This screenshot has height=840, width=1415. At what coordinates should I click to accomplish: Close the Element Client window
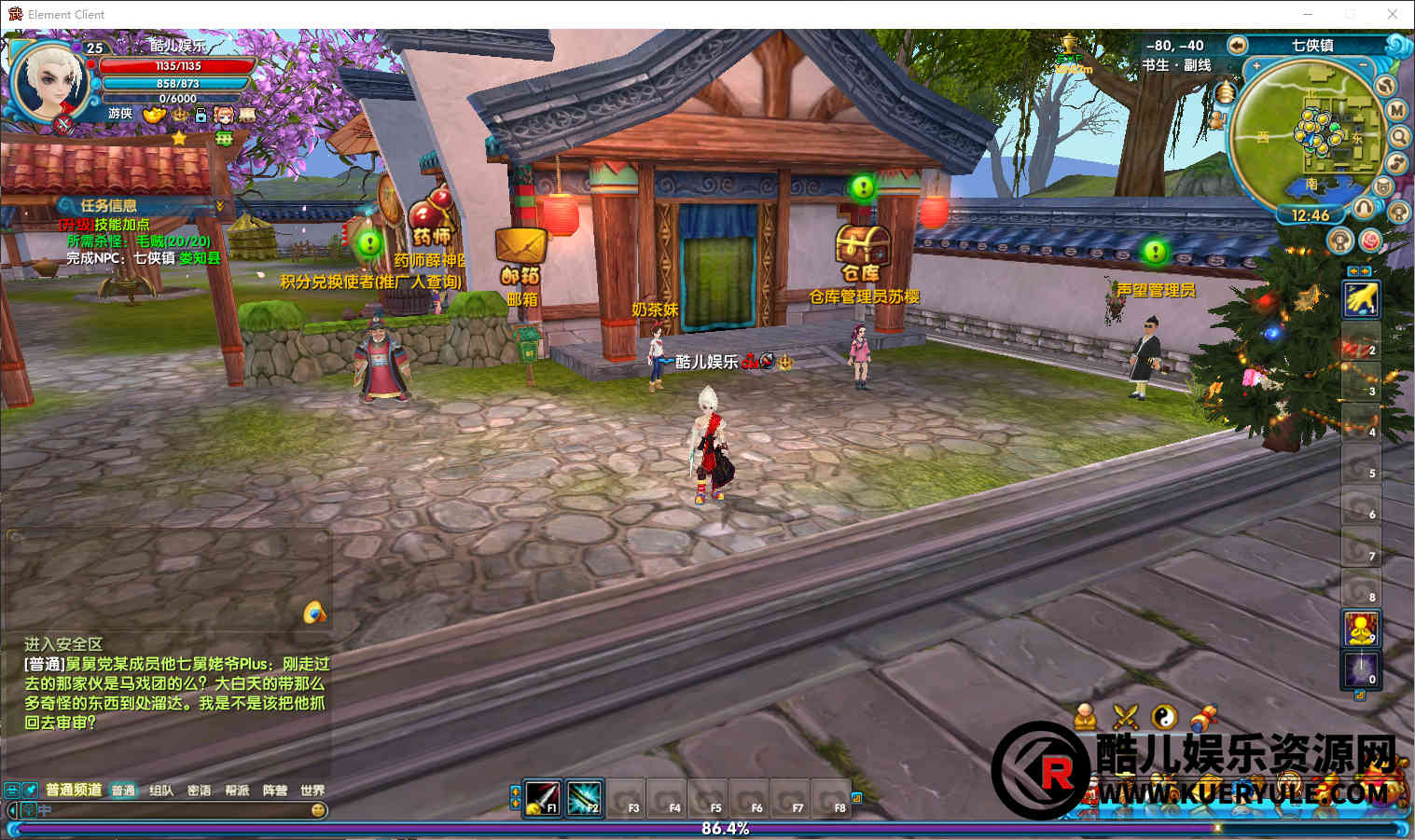pos(1392,14)
